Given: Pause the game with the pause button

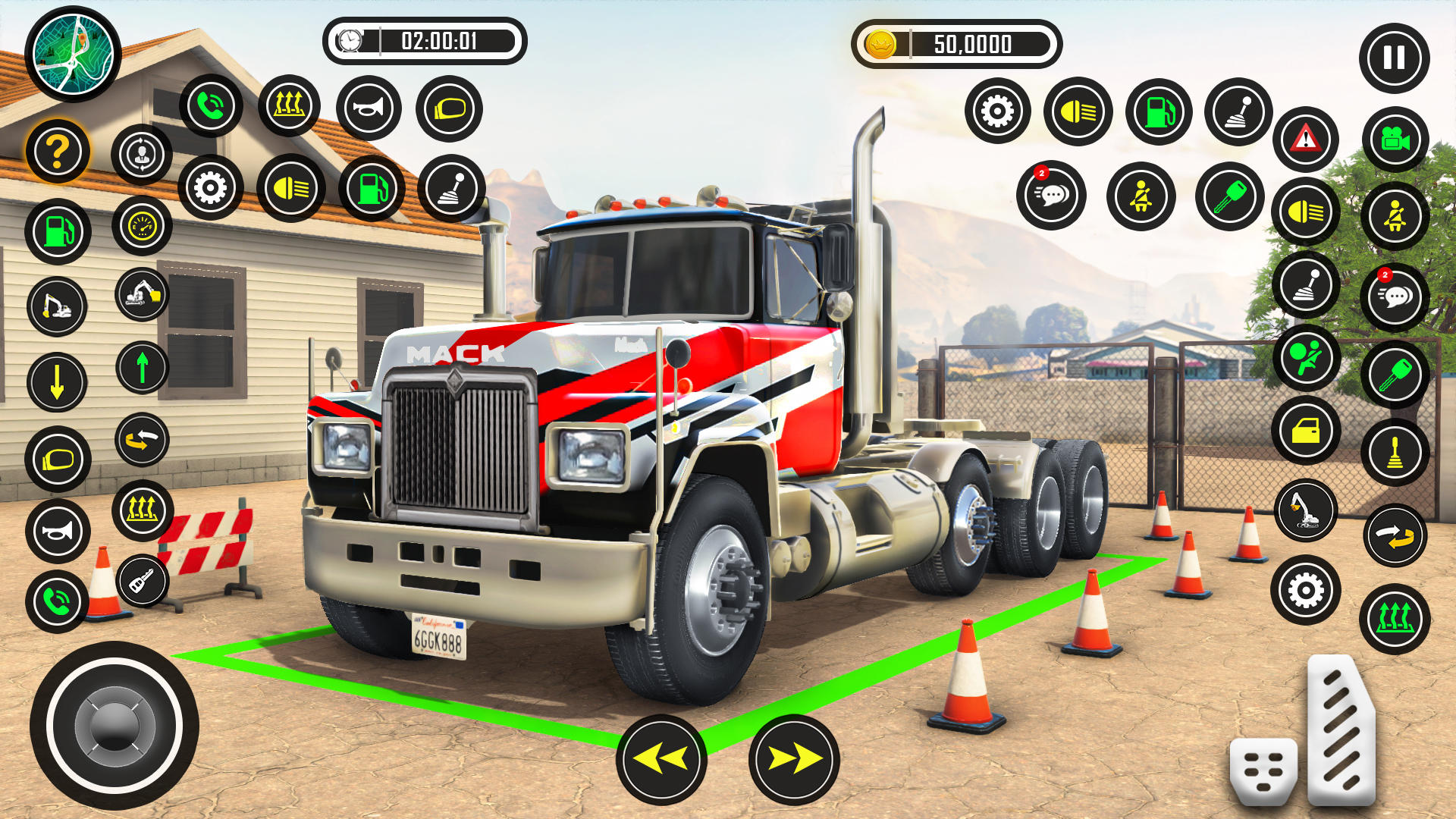Looking at the screenshot, I should pos(1394,57).
